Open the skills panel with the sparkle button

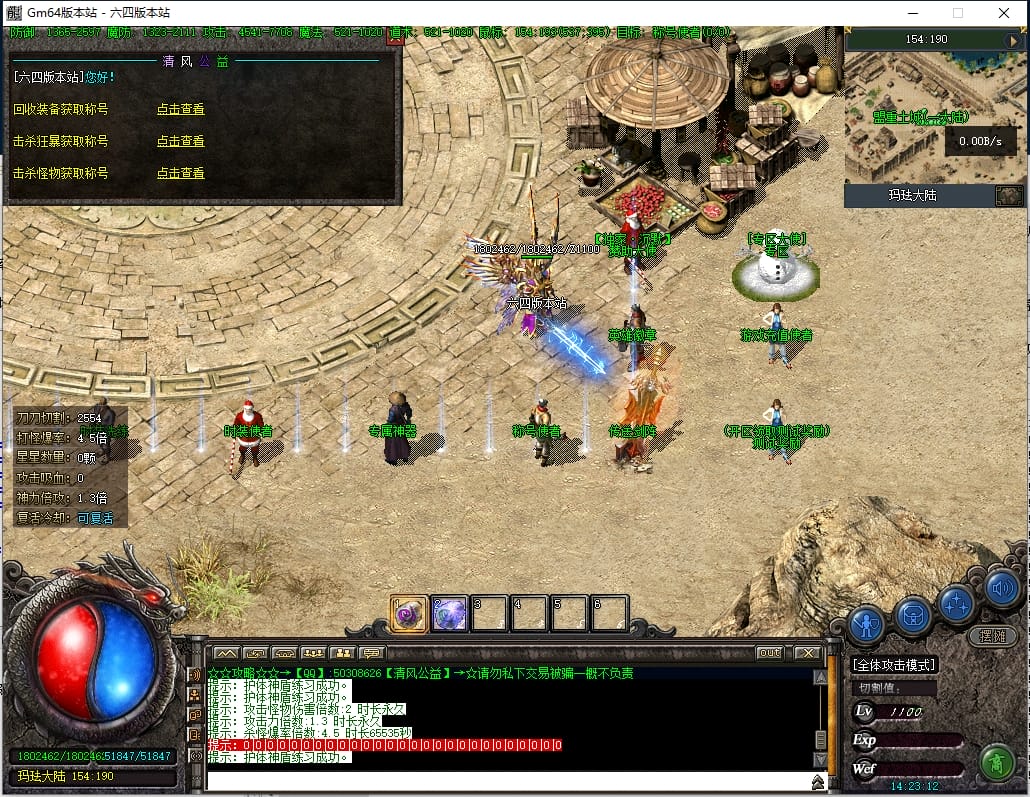click(957, 603)
